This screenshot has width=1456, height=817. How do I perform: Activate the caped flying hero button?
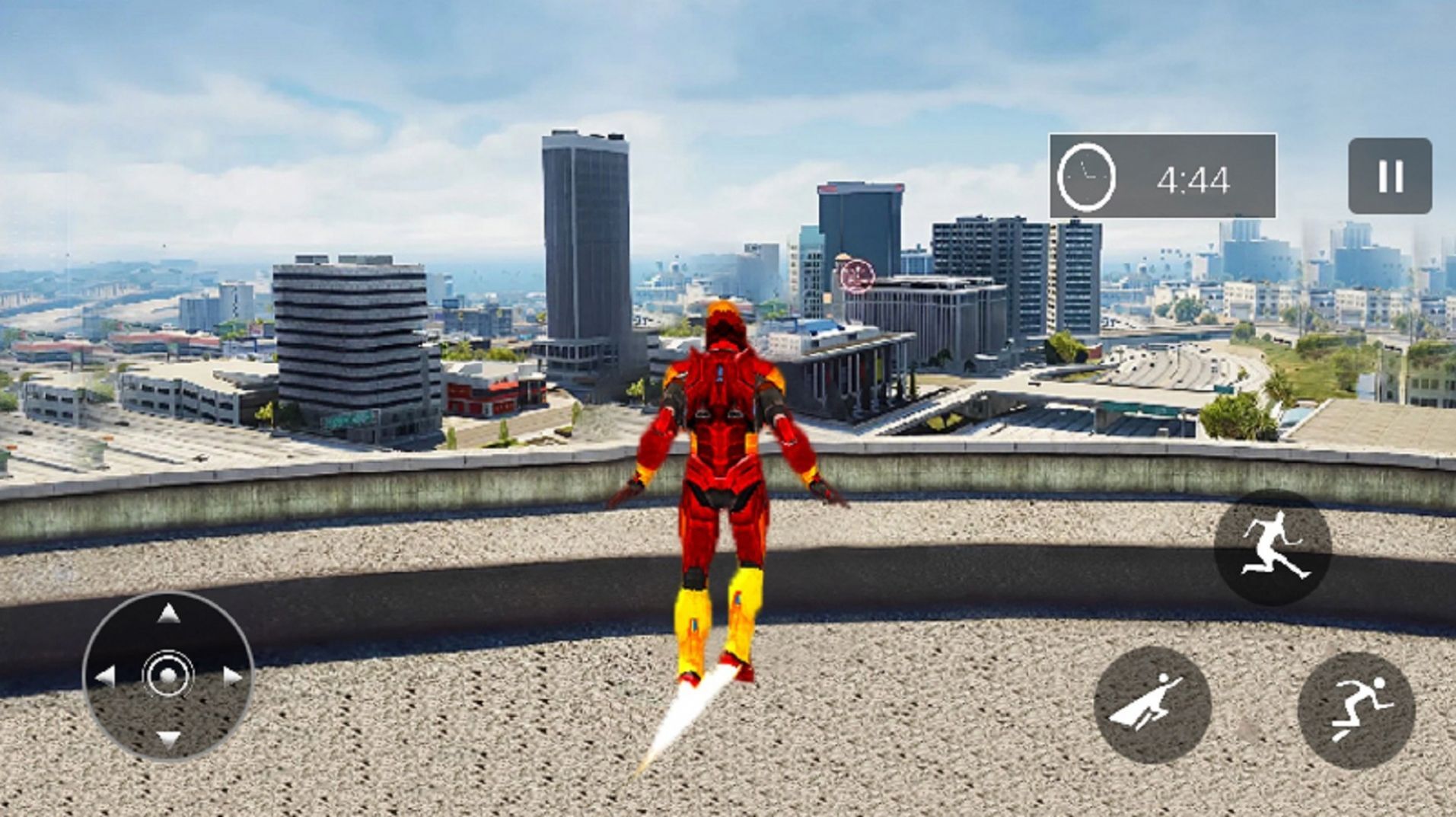point(1152,705)
